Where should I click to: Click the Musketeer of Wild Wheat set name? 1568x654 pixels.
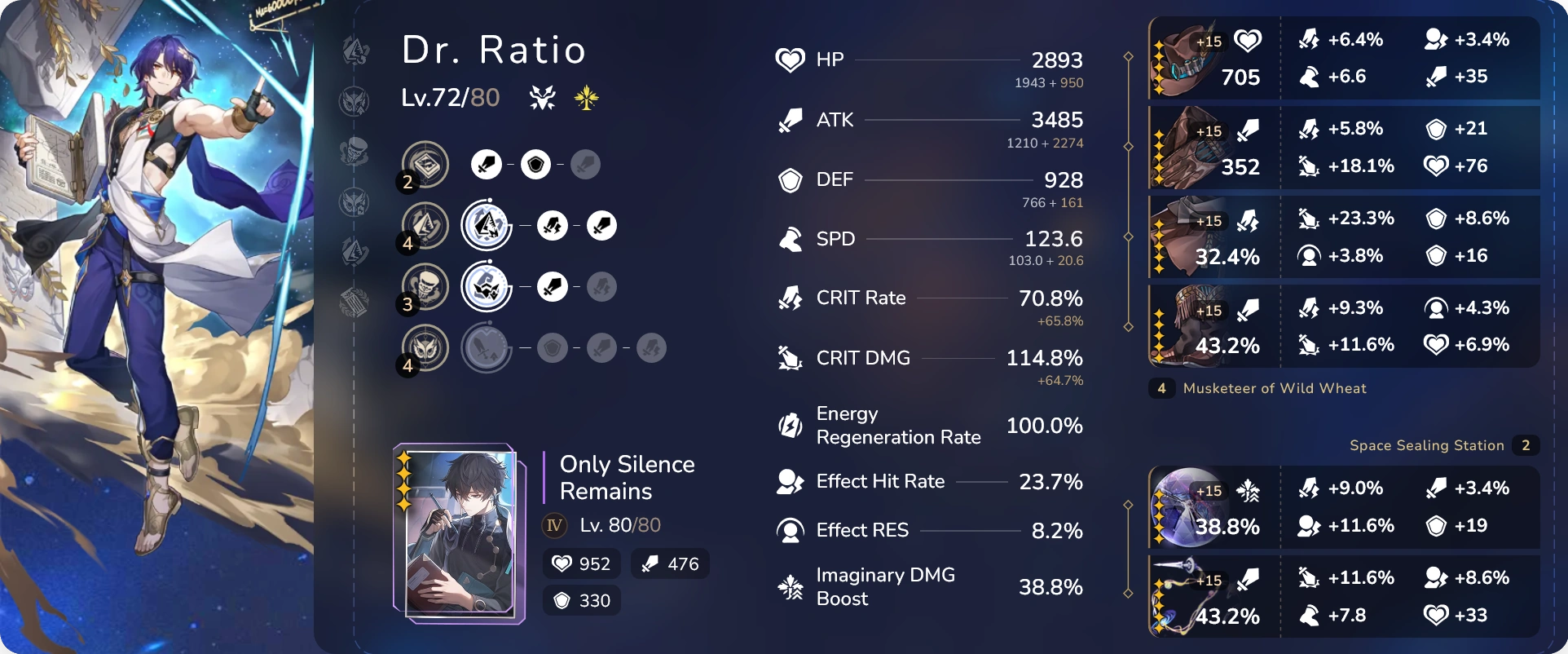1275,389
